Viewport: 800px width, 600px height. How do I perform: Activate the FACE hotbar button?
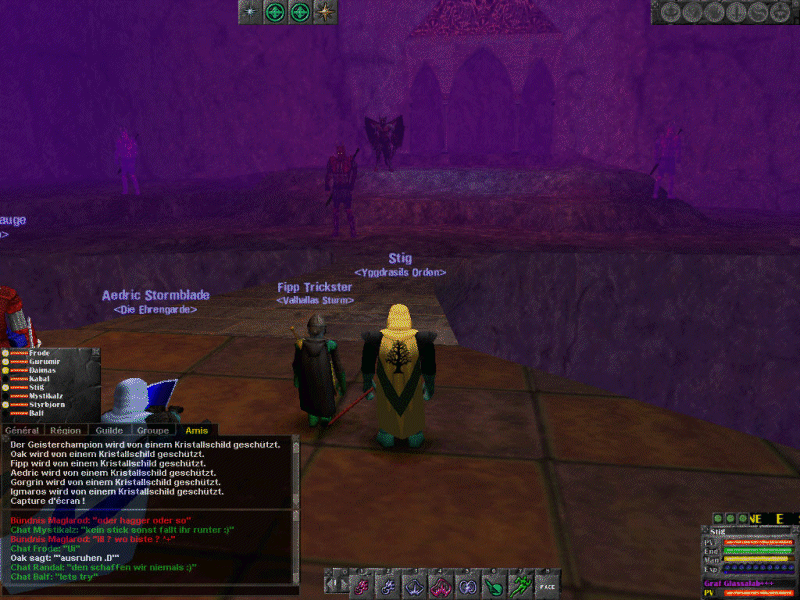coord(547,585)
